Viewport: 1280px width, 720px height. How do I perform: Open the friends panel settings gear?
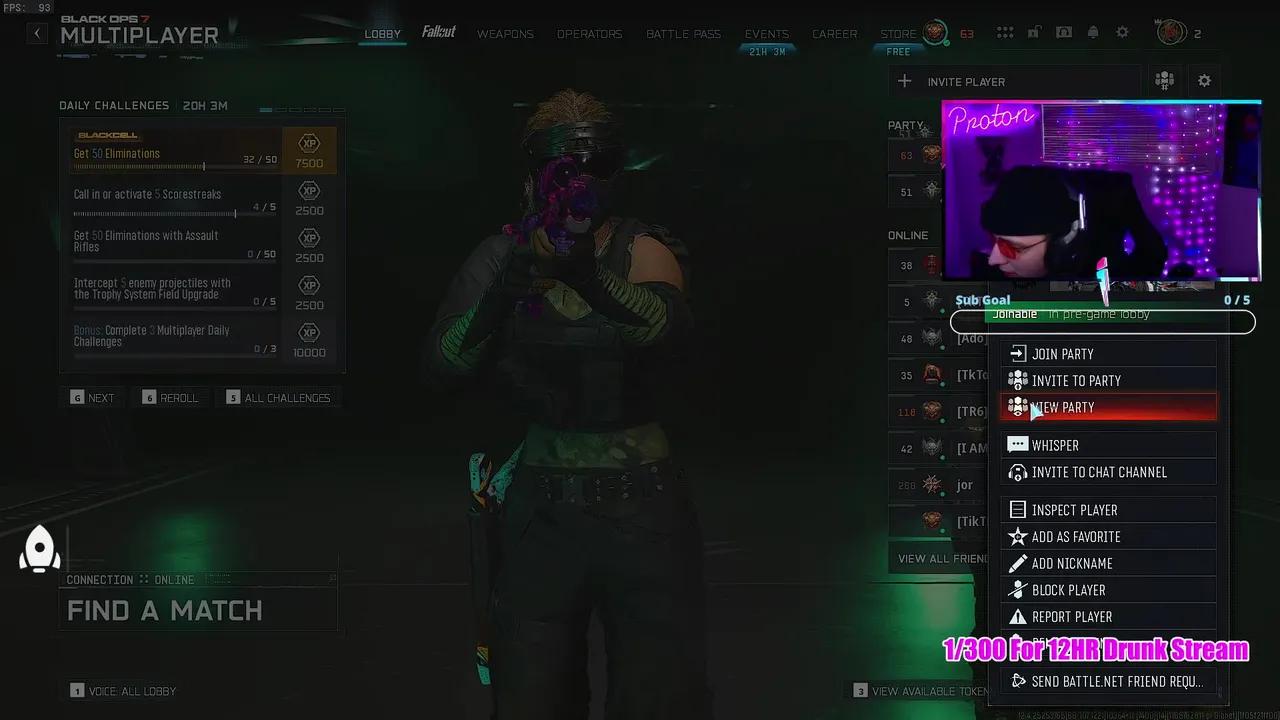click(x=1204, y=81)
